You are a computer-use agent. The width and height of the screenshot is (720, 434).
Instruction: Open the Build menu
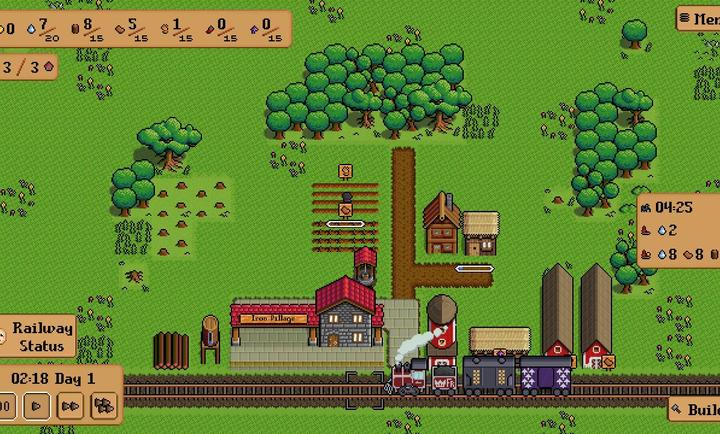pyautogui.click(x=697, y=410)
